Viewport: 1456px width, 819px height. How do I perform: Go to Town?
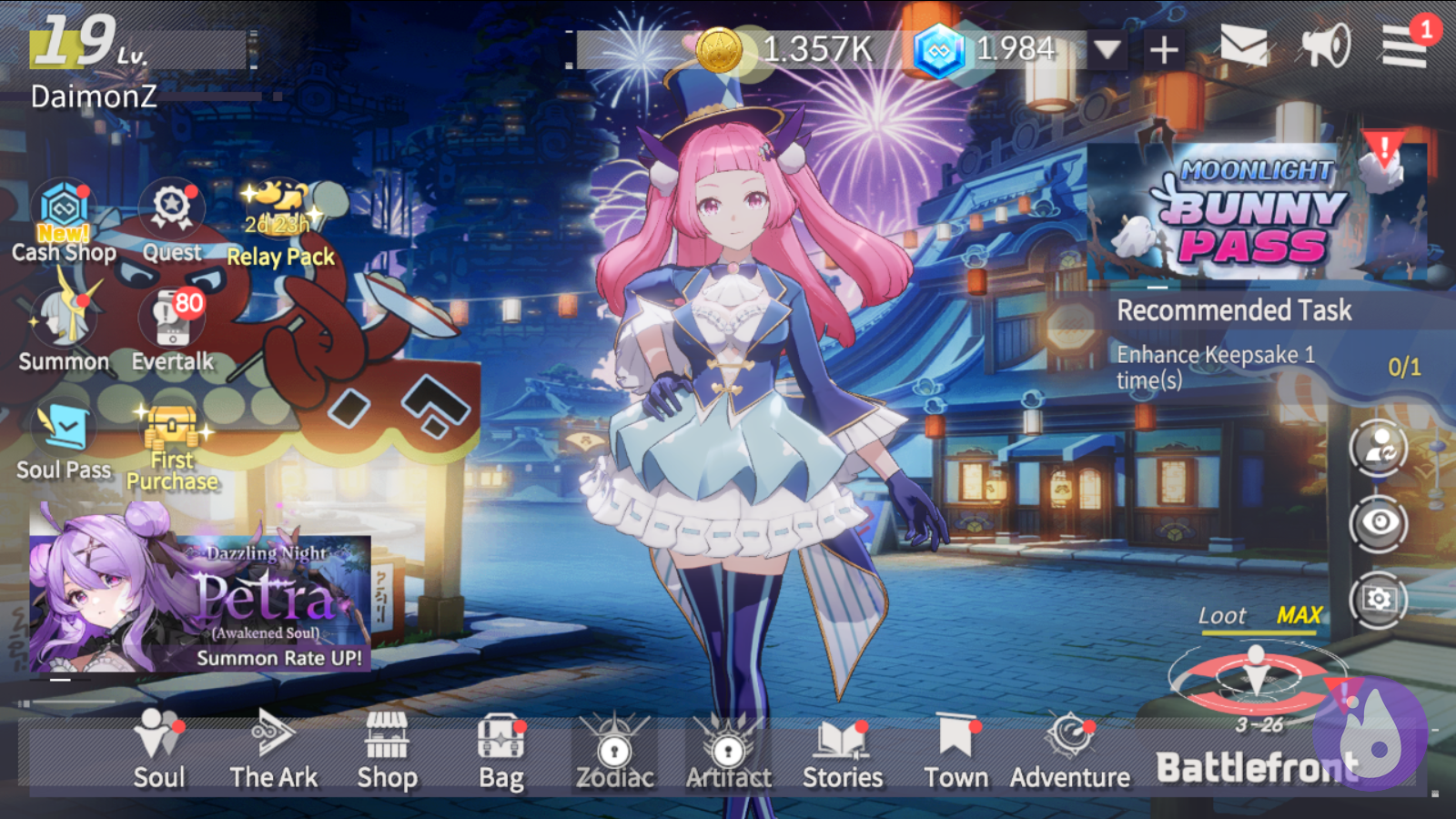click(x=955, y=751)
